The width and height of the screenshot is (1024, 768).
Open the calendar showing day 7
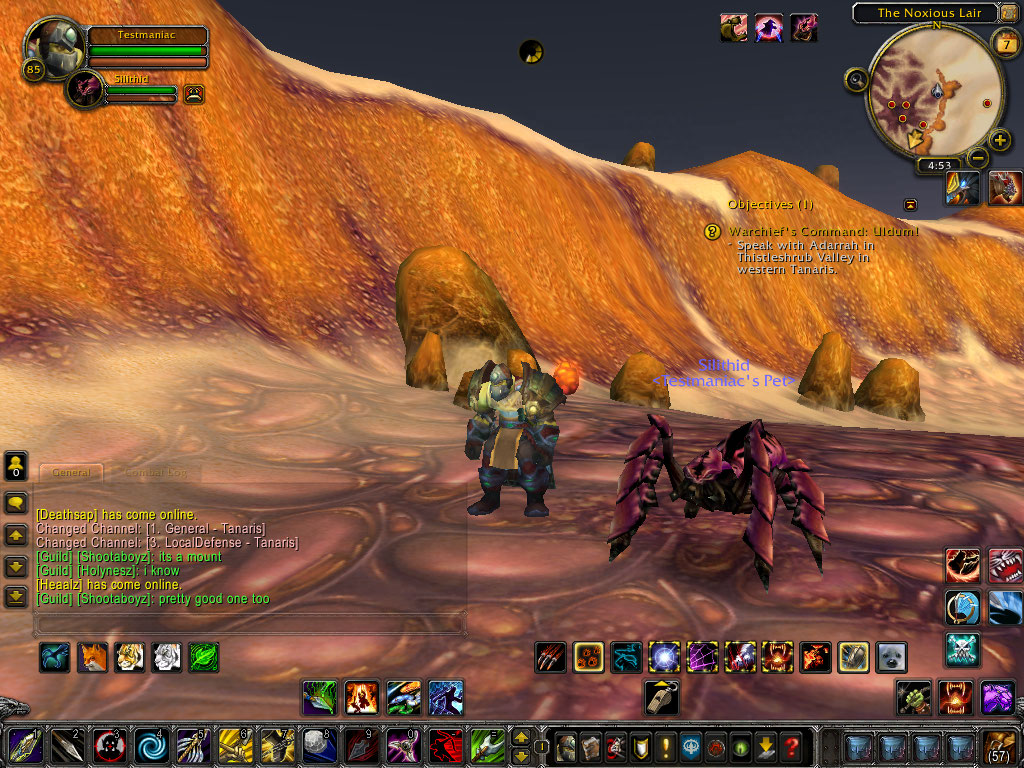pos(1004,43)
